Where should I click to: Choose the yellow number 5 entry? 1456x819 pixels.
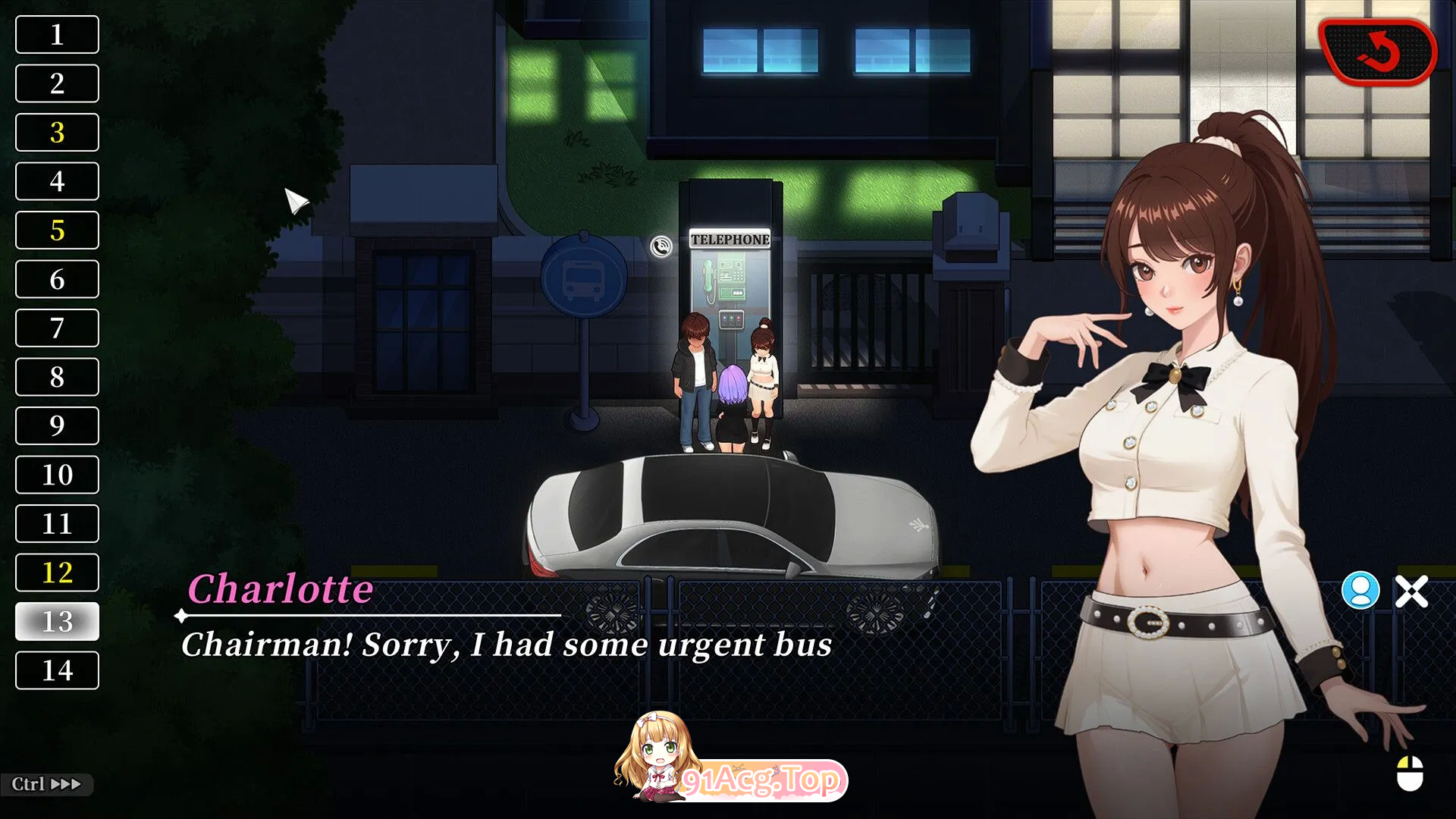pyautogui.click(x=57, y=231)
